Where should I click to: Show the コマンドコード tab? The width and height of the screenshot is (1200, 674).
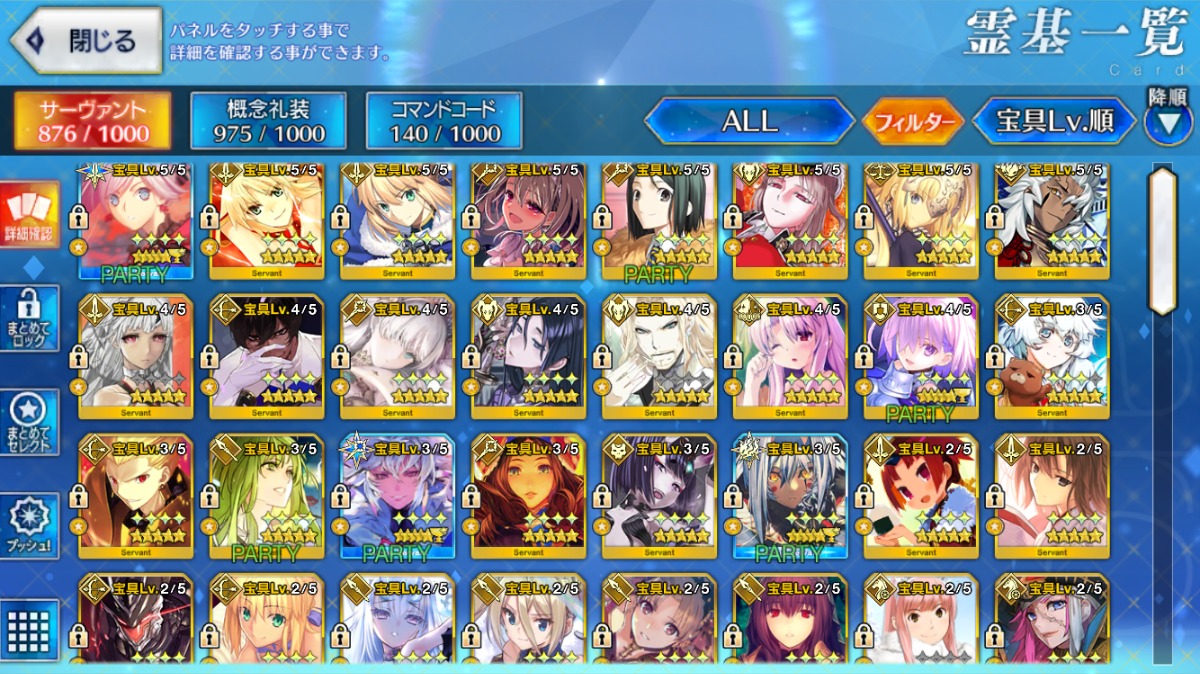pos(445,121)
